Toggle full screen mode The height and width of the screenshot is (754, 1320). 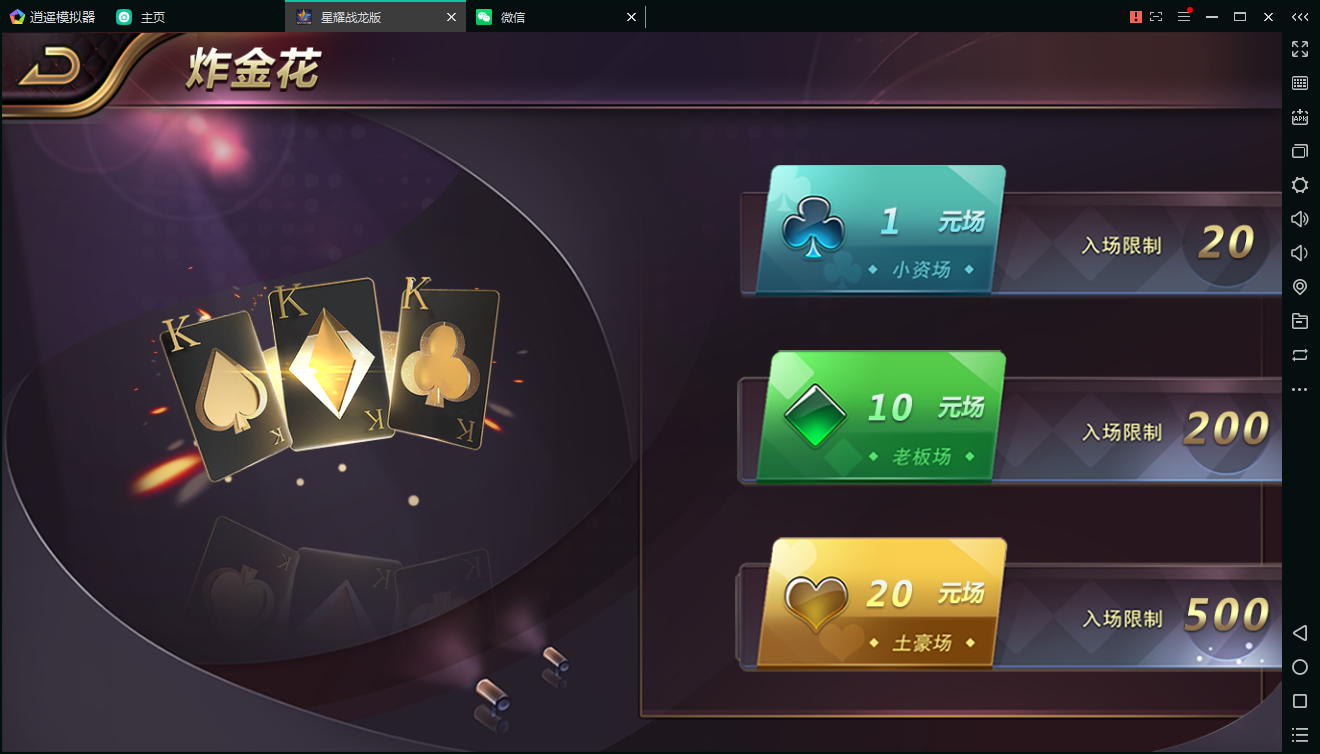click(1300, 48)
